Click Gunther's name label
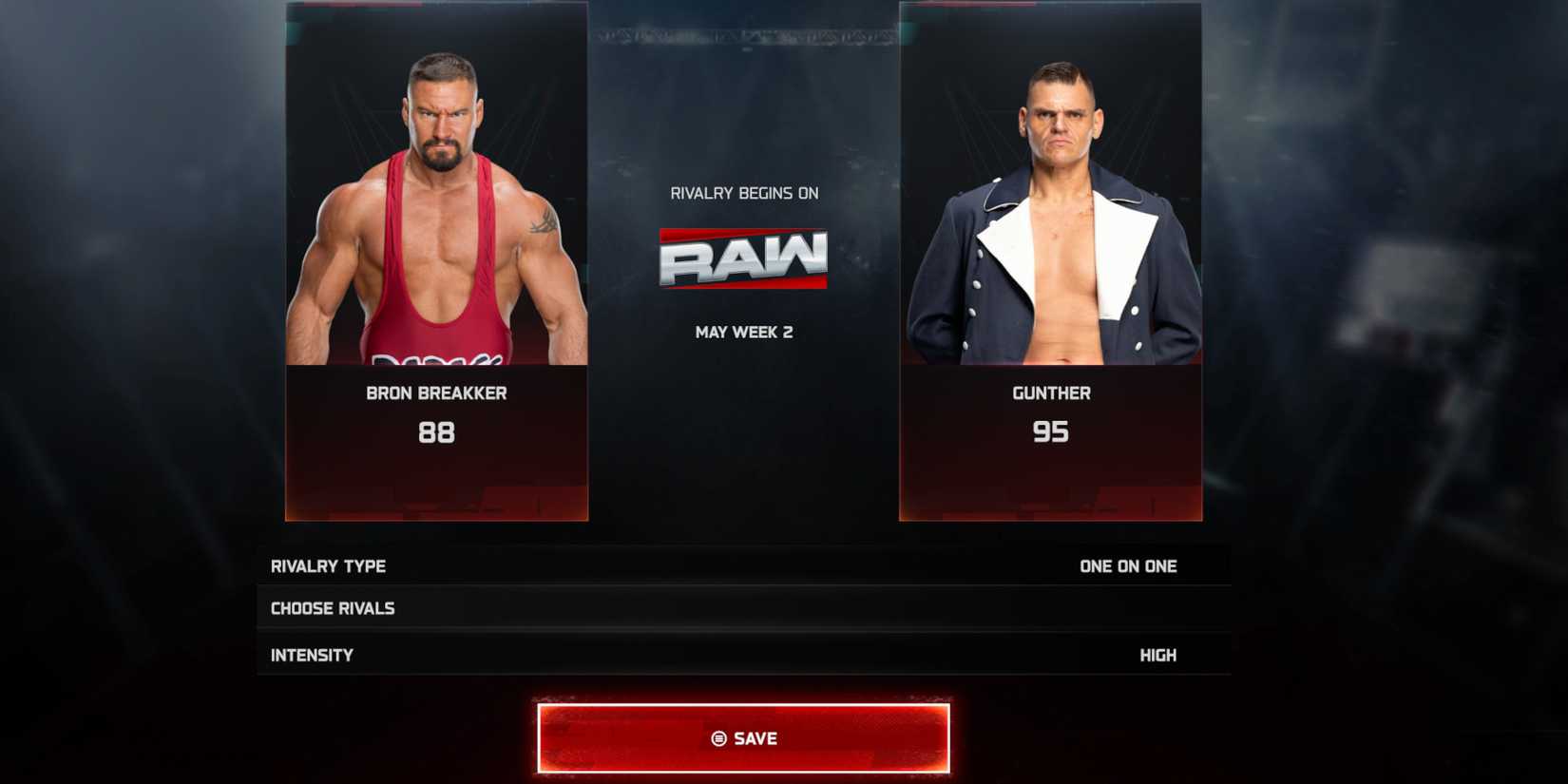1568x784 pixels. (1051, 392)
